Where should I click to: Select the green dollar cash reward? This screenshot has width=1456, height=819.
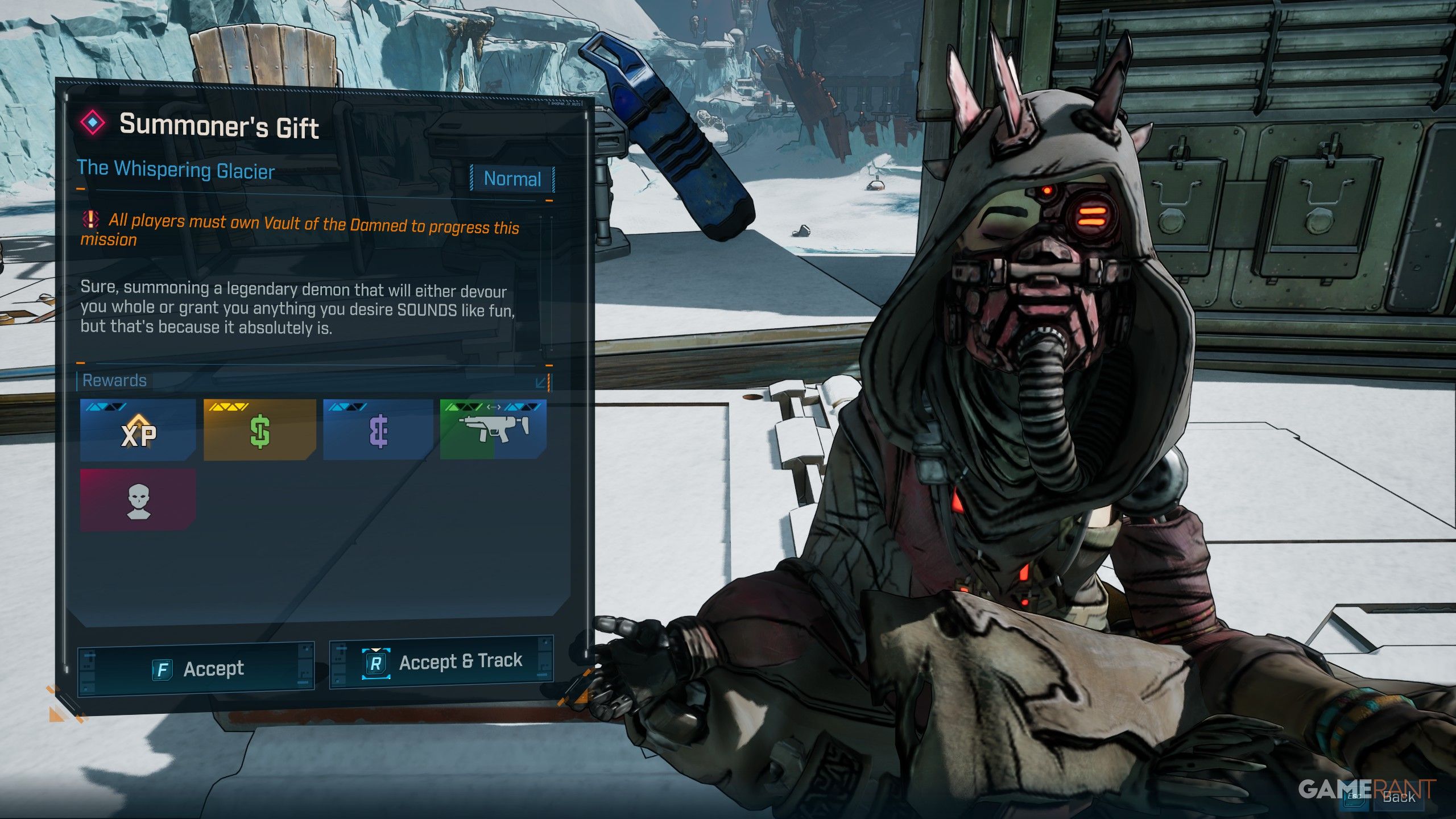(x=259, y=431)
